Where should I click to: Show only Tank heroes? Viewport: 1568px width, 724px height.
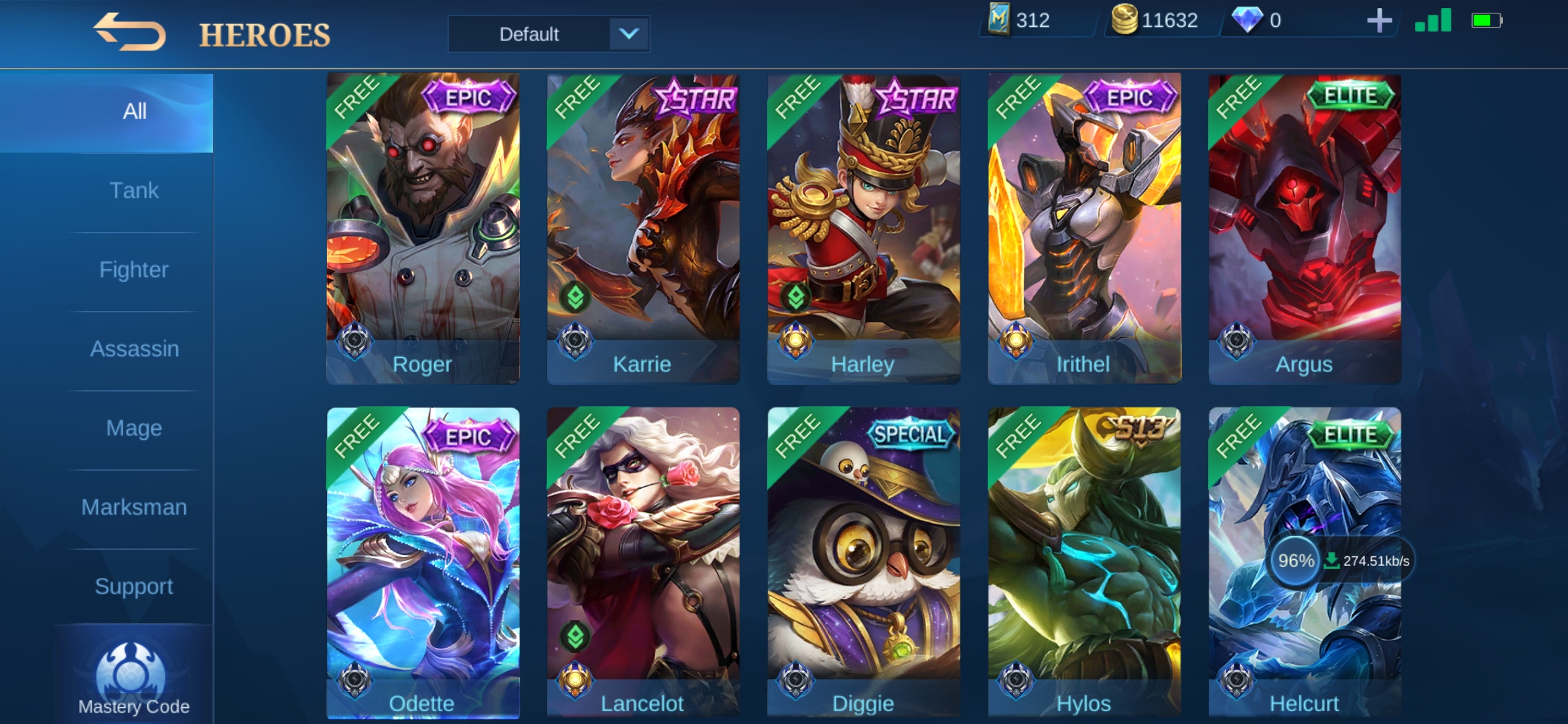point(134,191)
